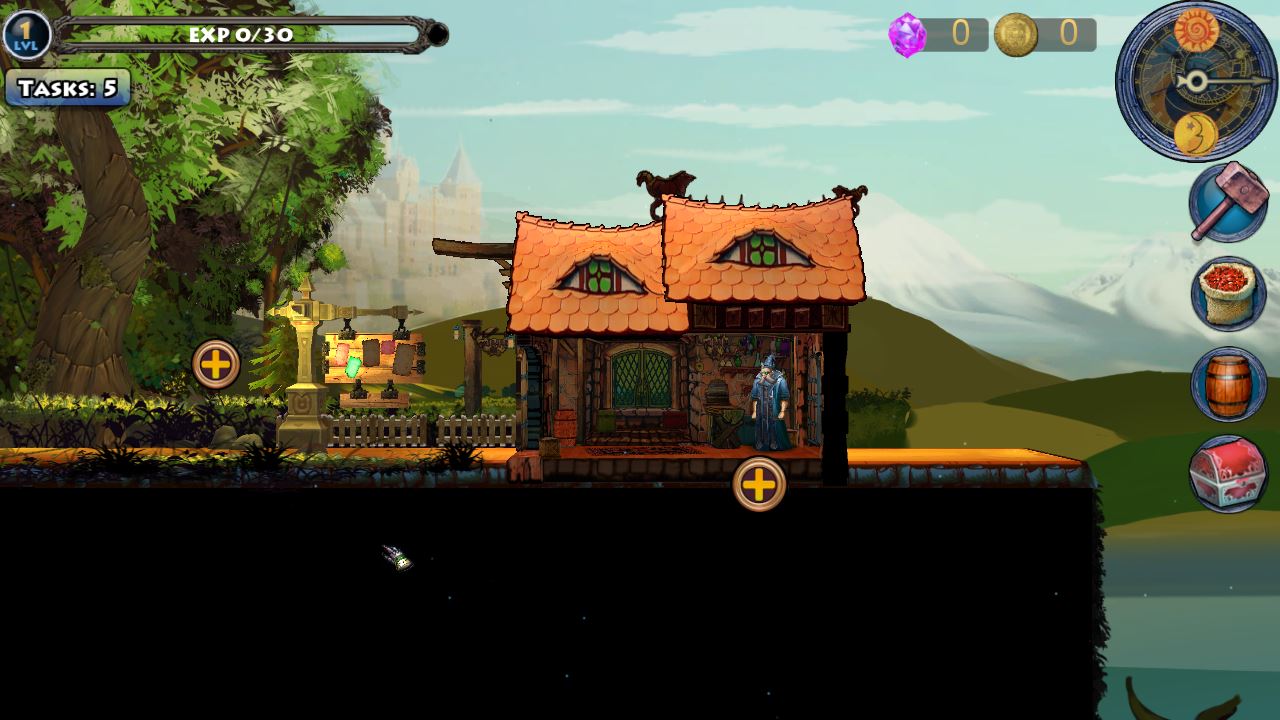Image resolution: width=1280 pixels, height=720 pixels.
Task: Click the hammer build icon
Action: click(x=1228, y=202)
